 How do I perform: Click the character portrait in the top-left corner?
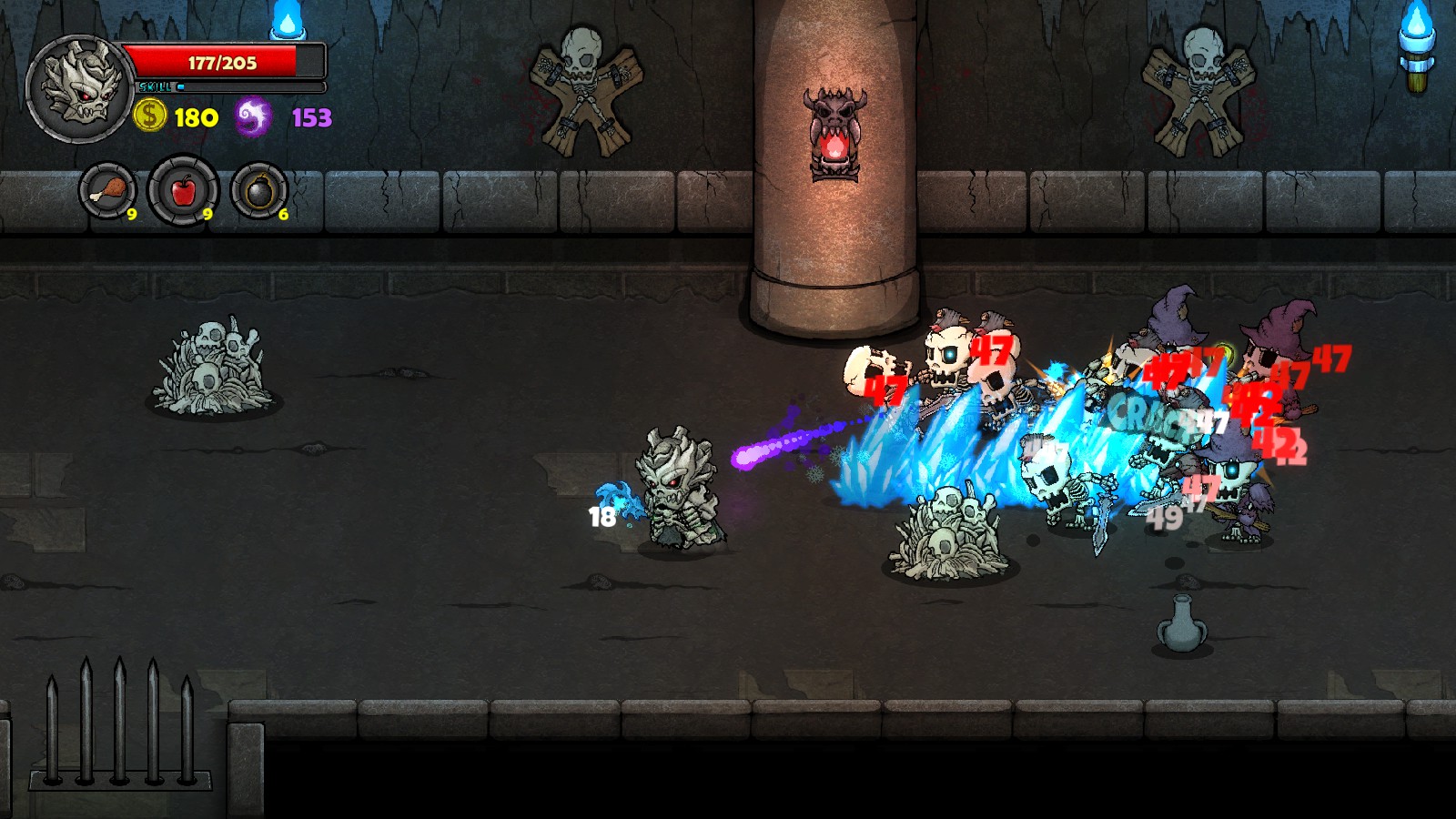coord(80,86)
